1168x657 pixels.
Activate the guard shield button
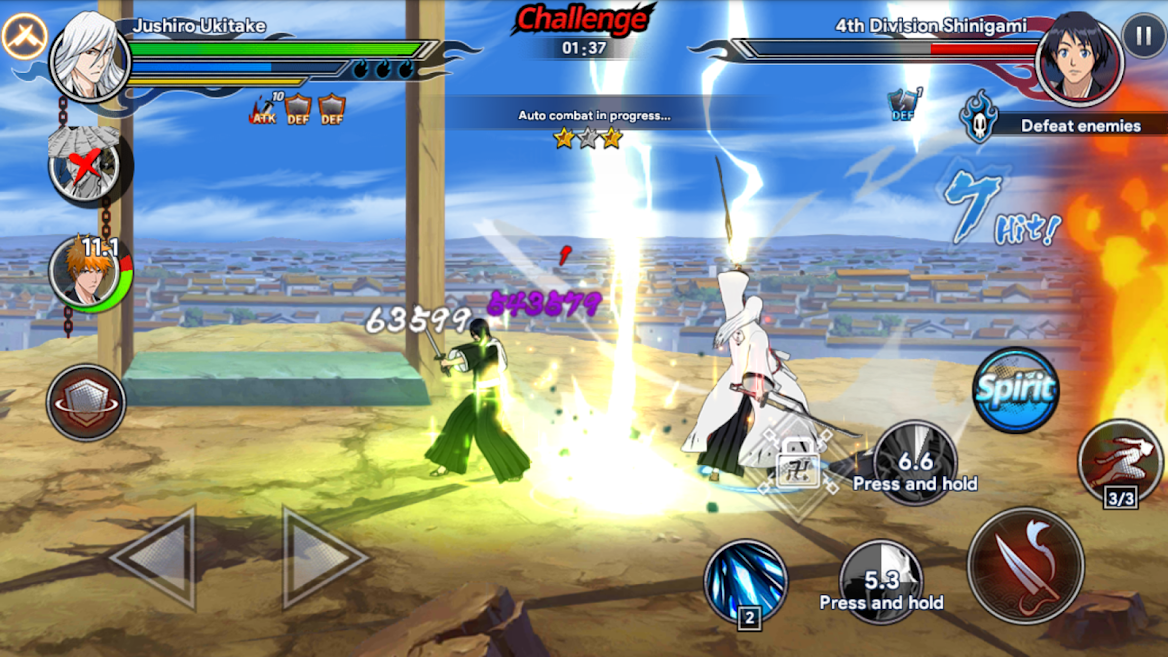[86, 403]
